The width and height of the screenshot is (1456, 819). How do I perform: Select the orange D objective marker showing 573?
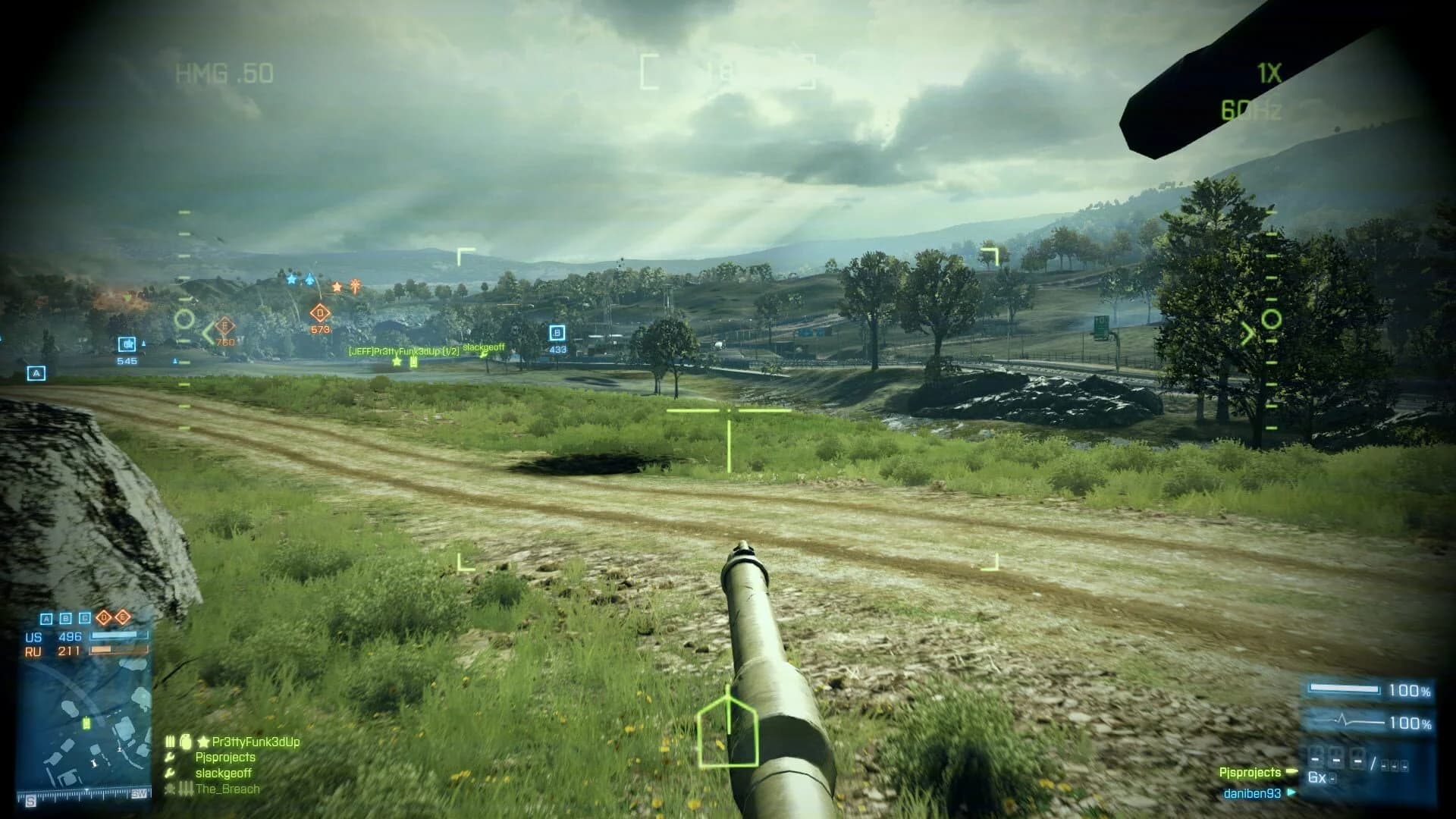point(319,313)
